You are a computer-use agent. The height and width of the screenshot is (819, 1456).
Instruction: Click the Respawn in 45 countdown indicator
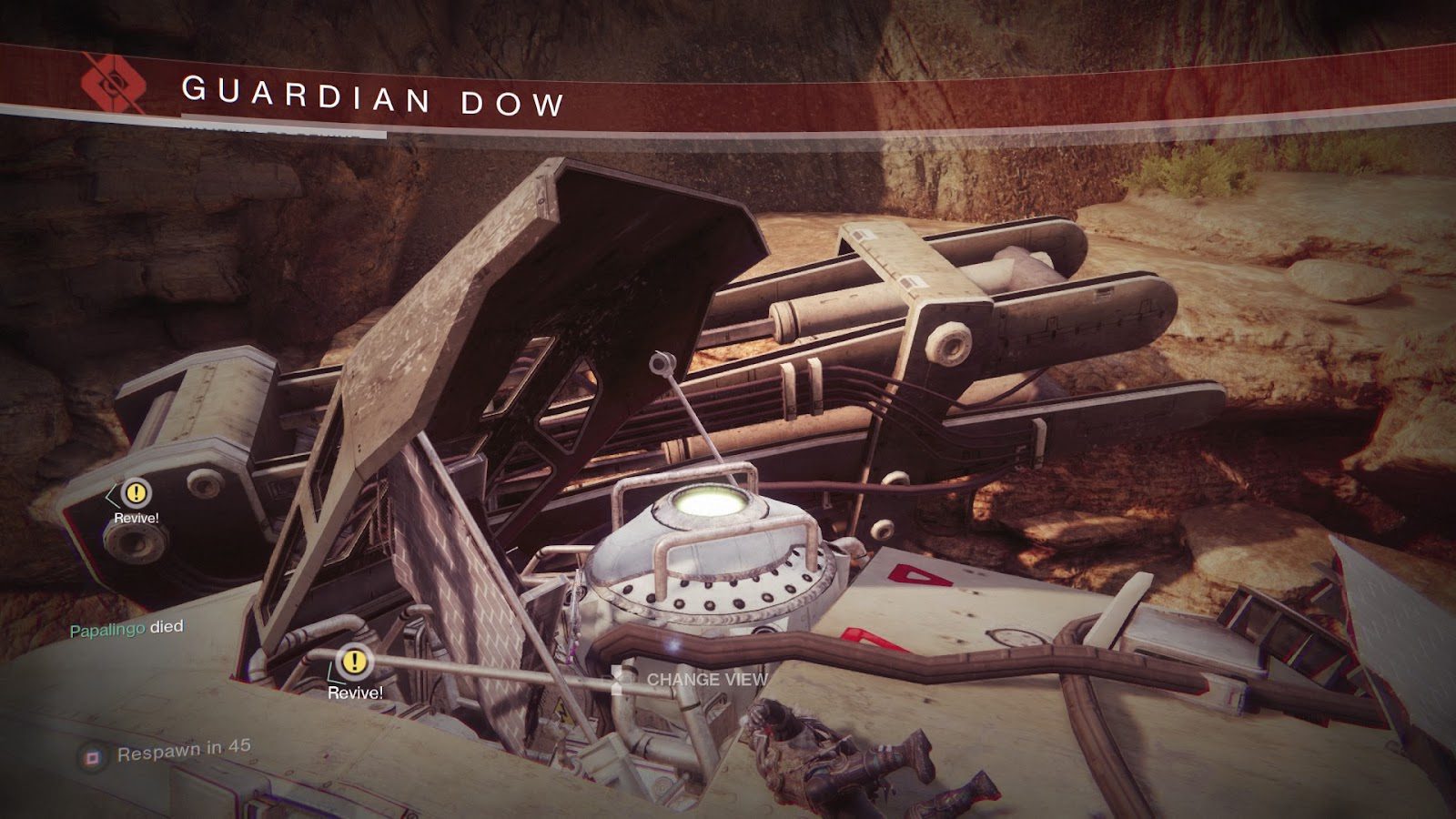(x=182, y=752)
